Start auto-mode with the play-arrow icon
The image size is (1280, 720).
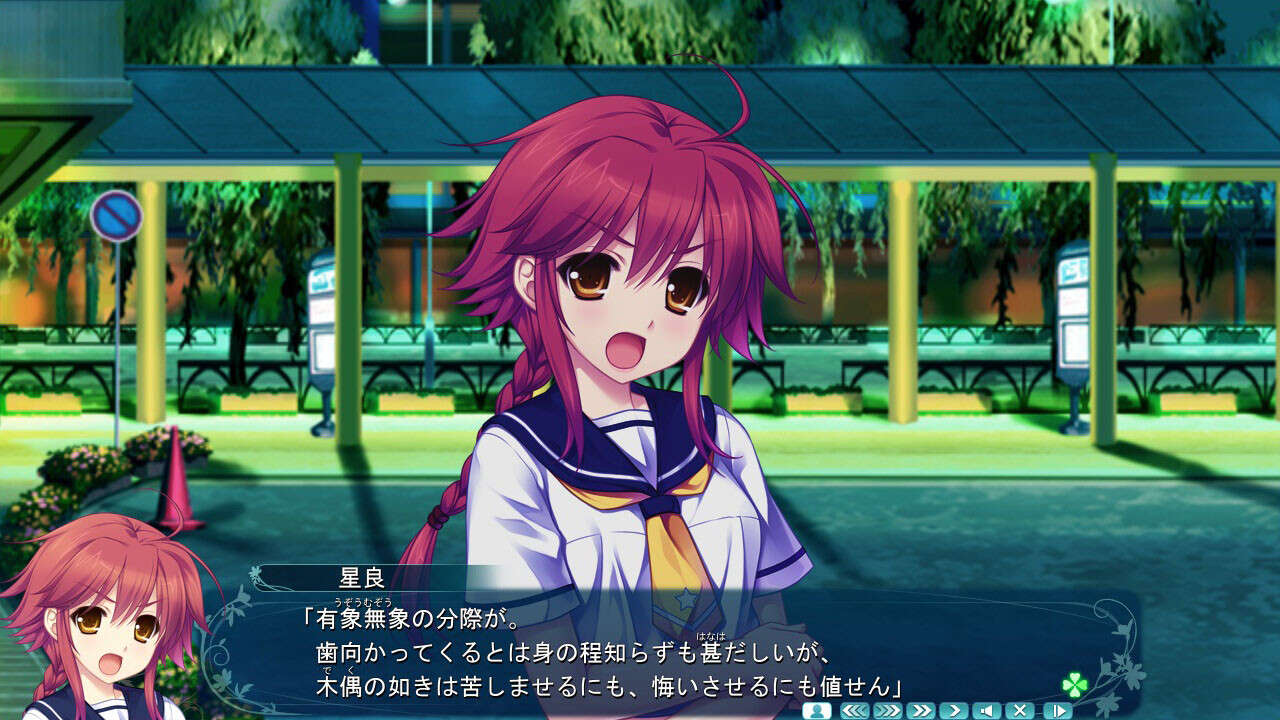tap(1057, 710)
